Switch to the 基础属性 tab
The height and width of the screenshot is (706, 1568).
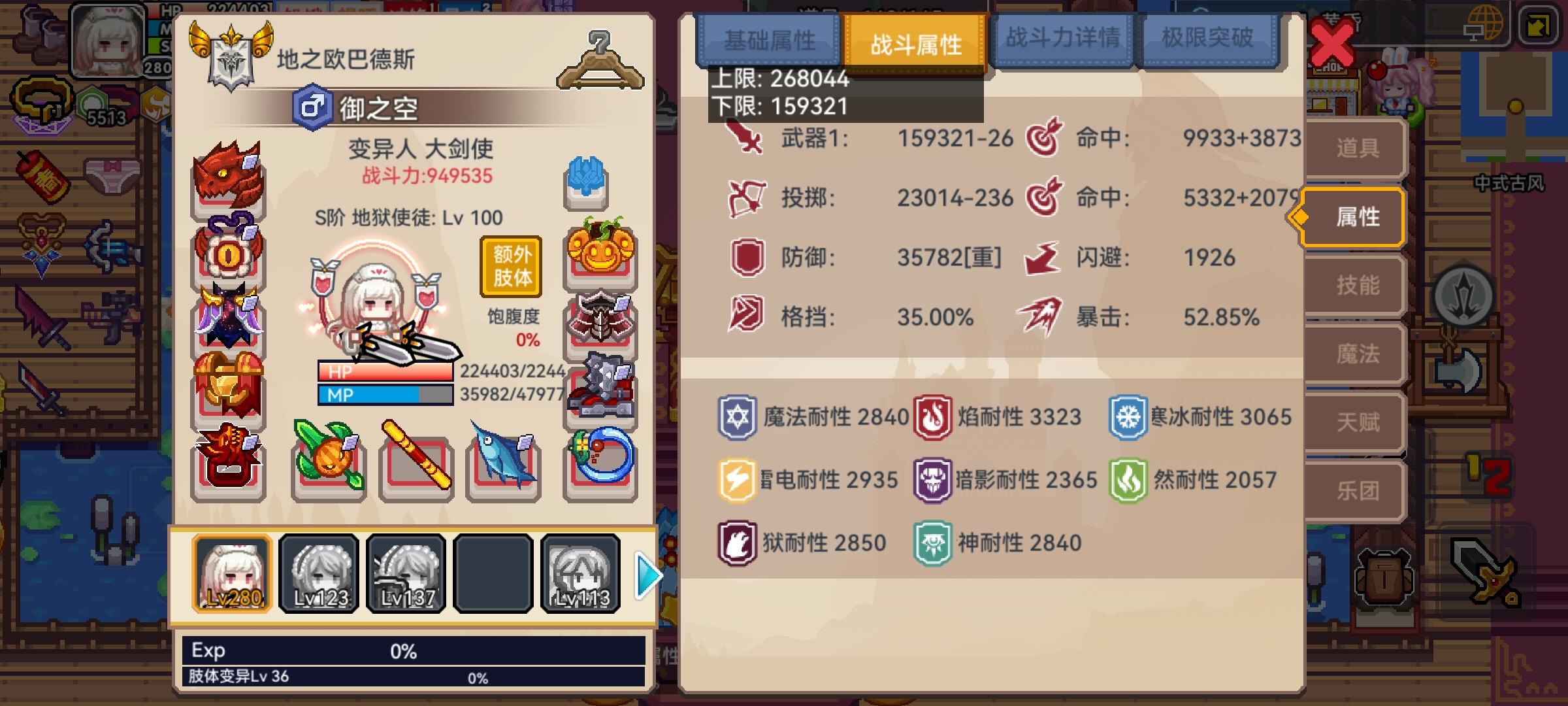pos(769,41)
